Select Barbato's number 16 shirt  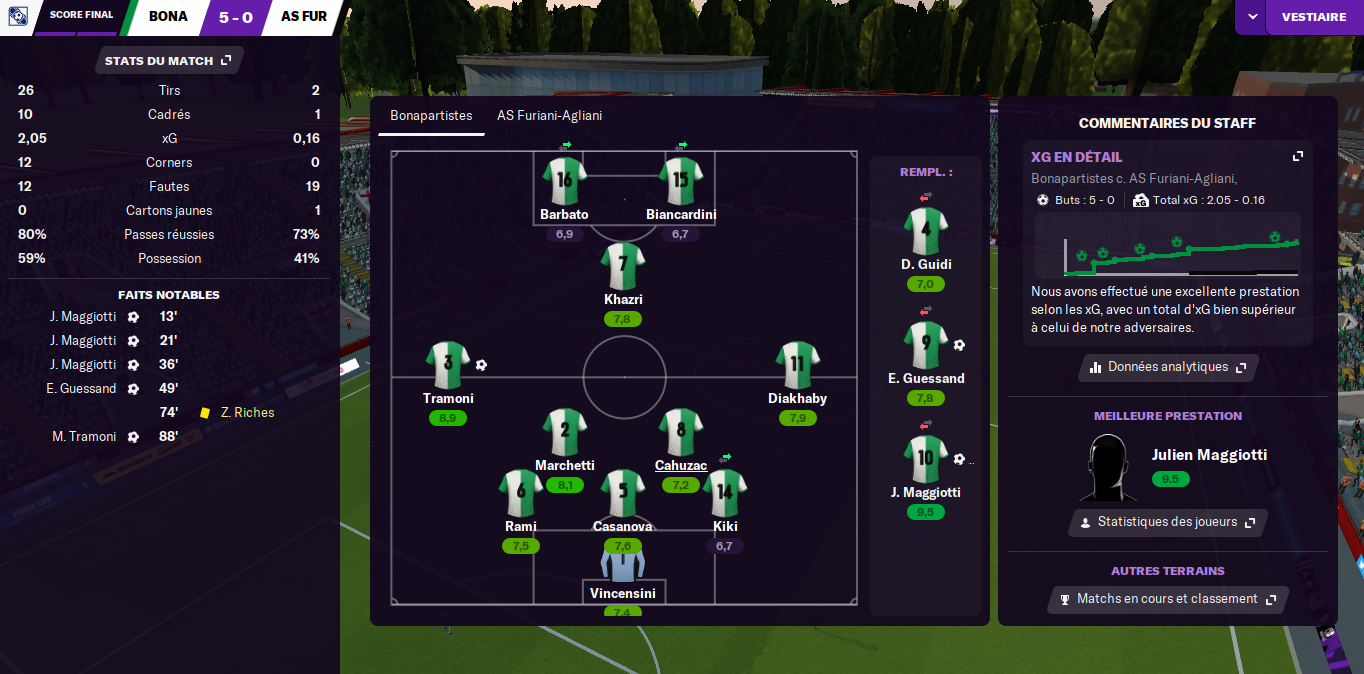tap(564, 181)
